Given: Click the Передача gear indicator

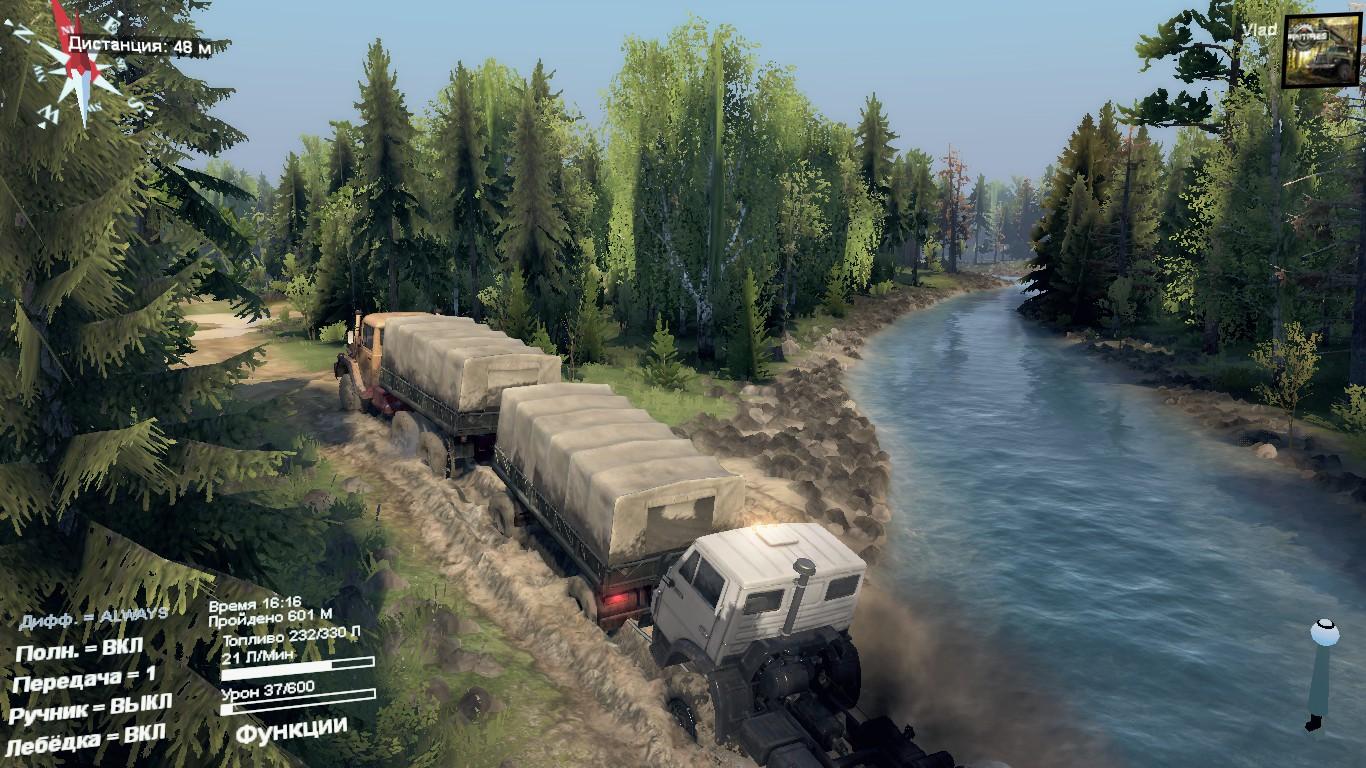Looking at the screenshot, I should point(85,680).
